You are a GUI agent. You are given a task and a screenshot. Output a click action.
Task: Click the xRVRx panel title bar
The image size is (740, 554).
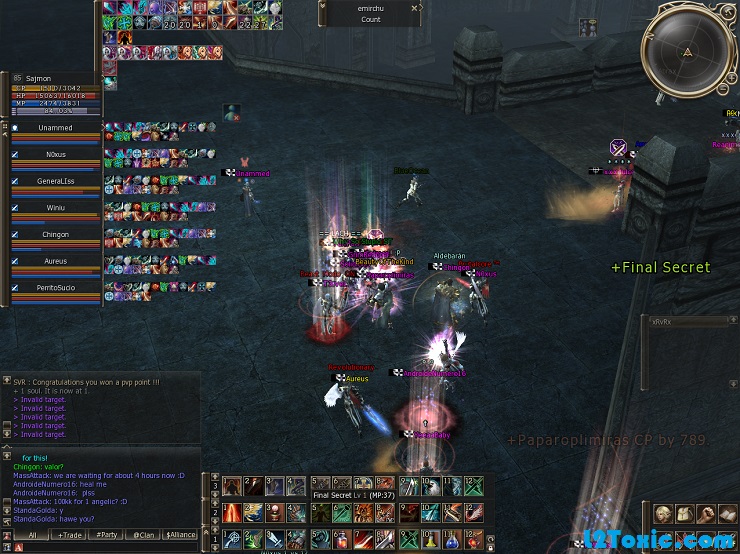coord(690,322)
